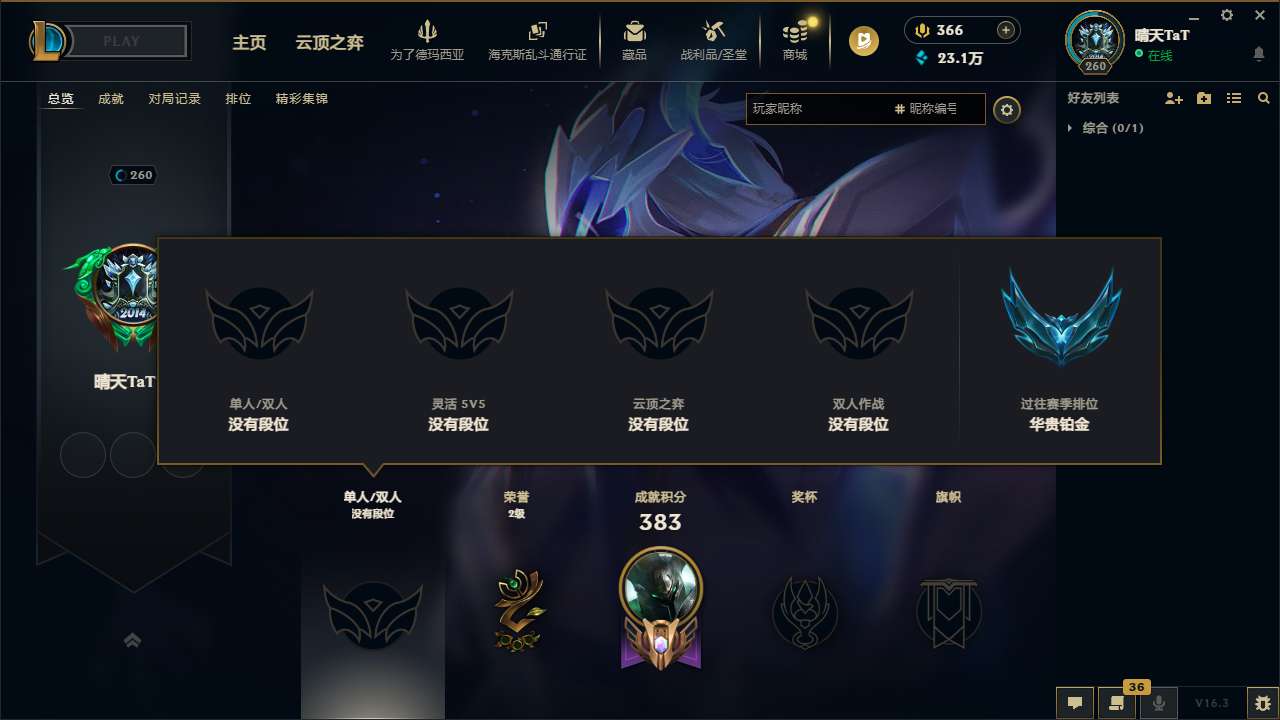1280x720 pixels.
Task: Open client settings gear
Action: coord(1226,15)
